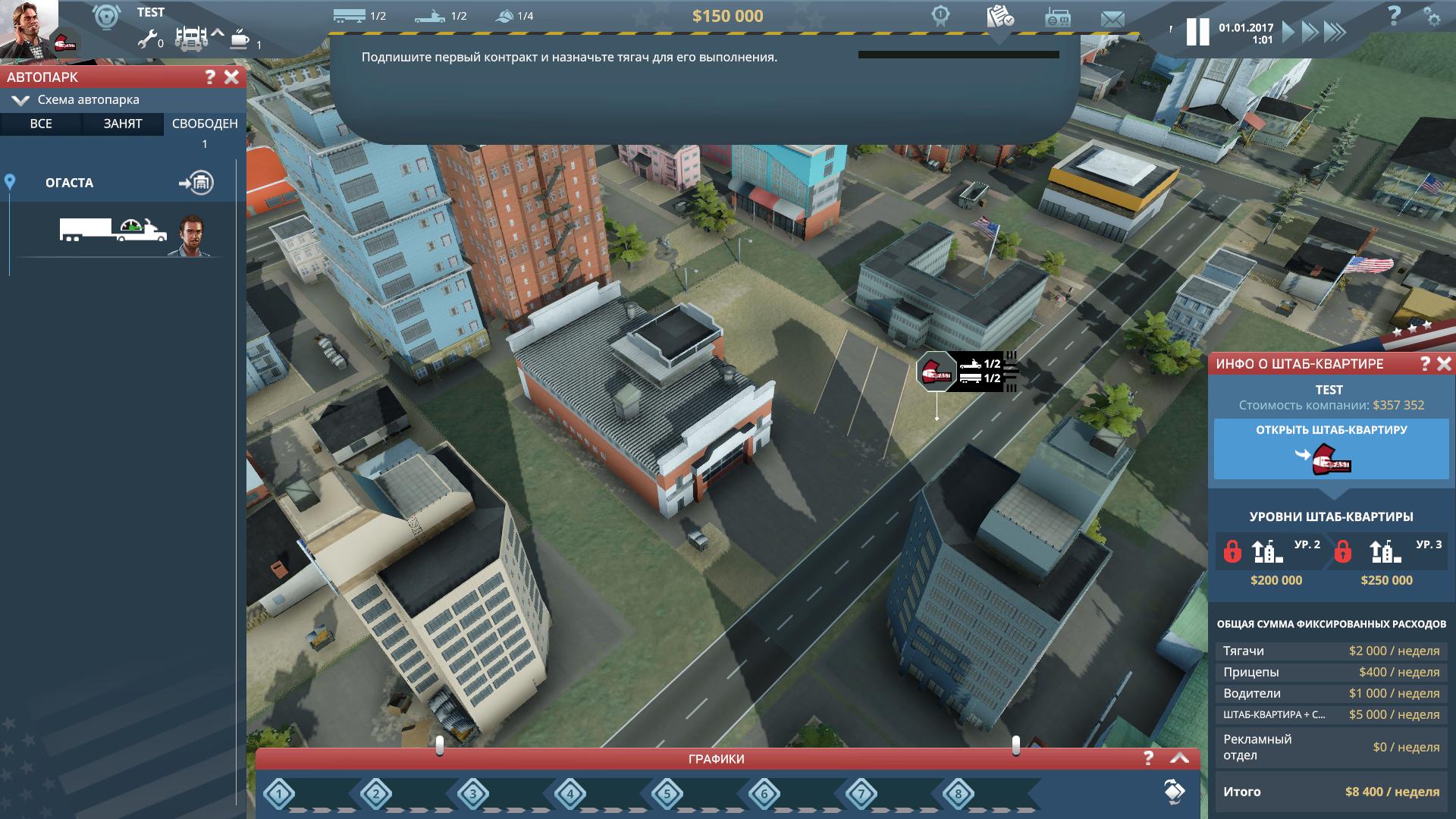Open the radio icon in the top bar

pyautogui.click(x=1058, y=18)
